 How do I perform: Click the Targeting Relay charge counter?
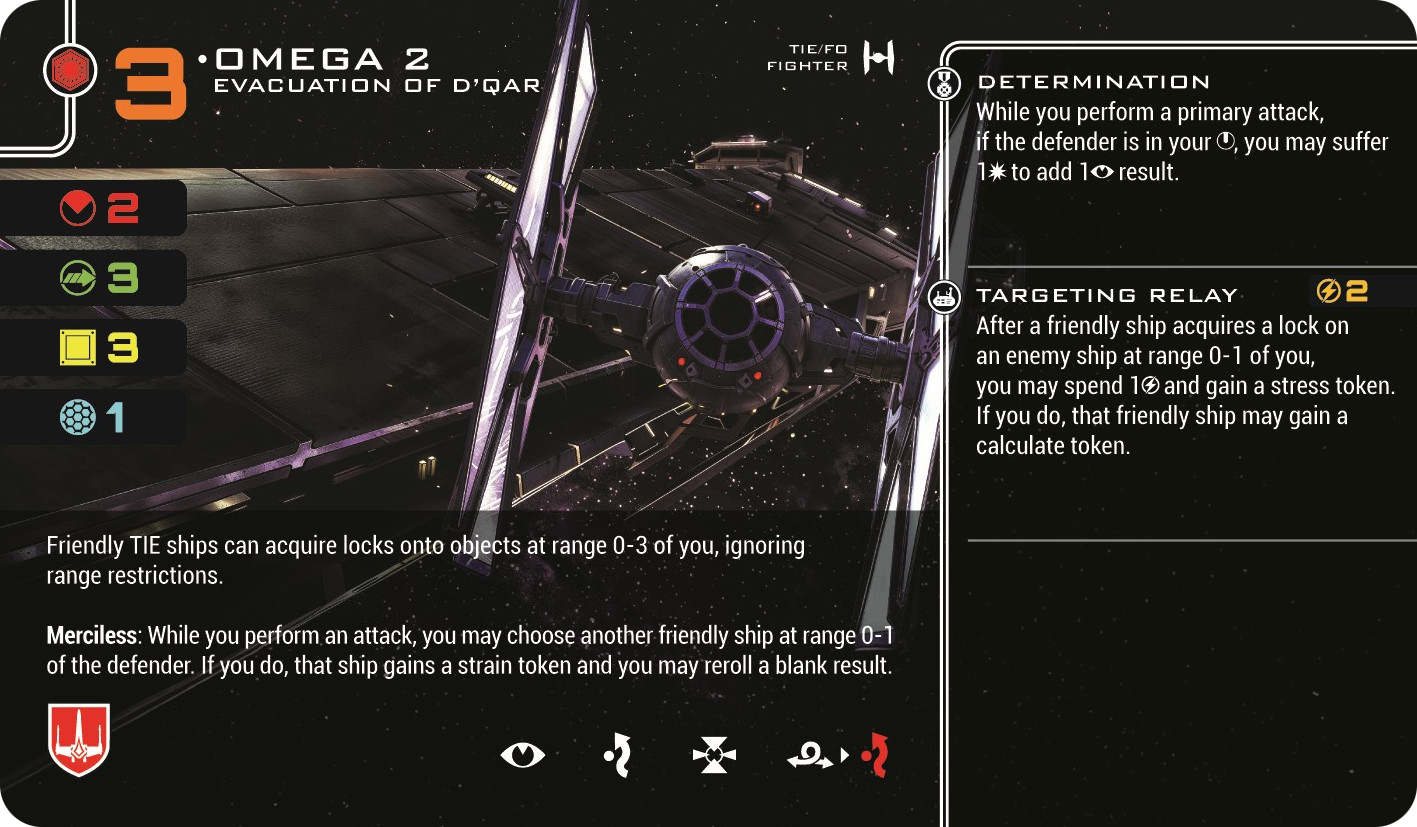1342,291
